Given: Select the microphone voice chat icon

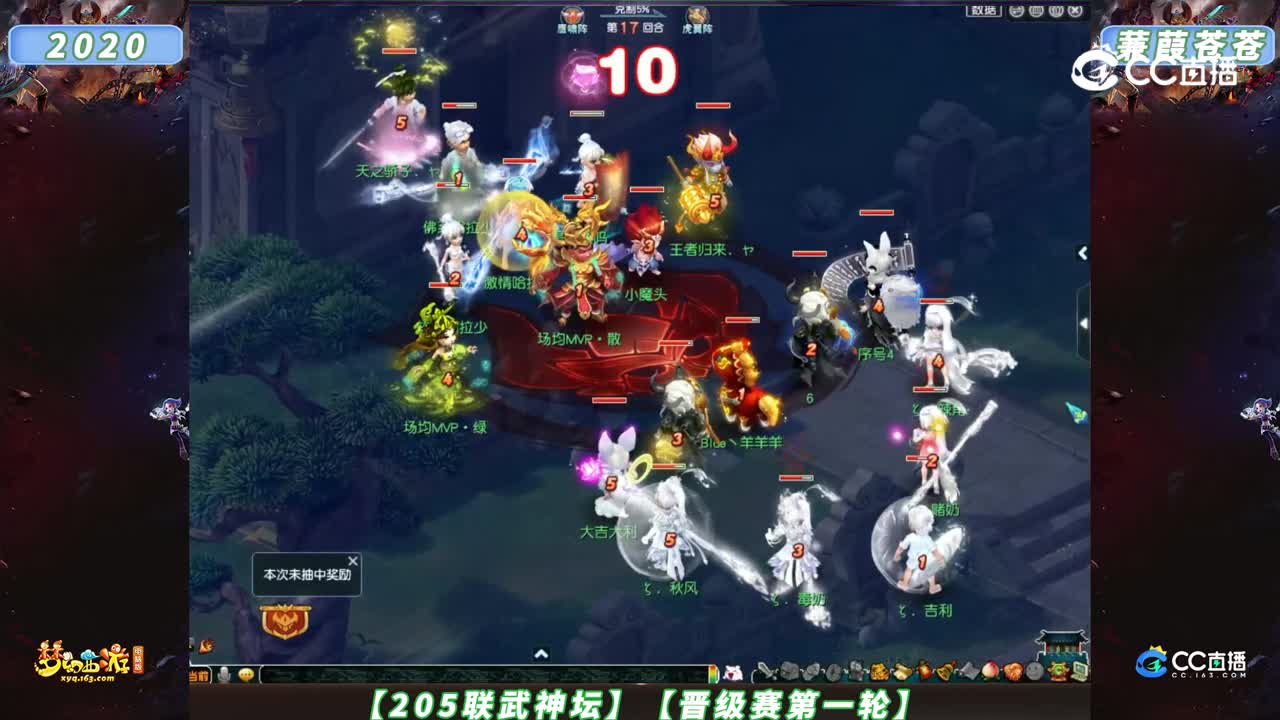Looking at the screenshot, I should [223, 675].
